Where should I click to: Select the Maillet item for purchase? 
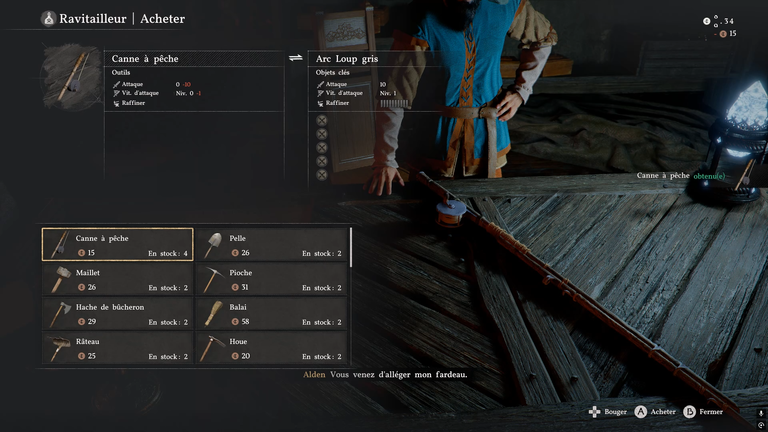pos(118,279)
